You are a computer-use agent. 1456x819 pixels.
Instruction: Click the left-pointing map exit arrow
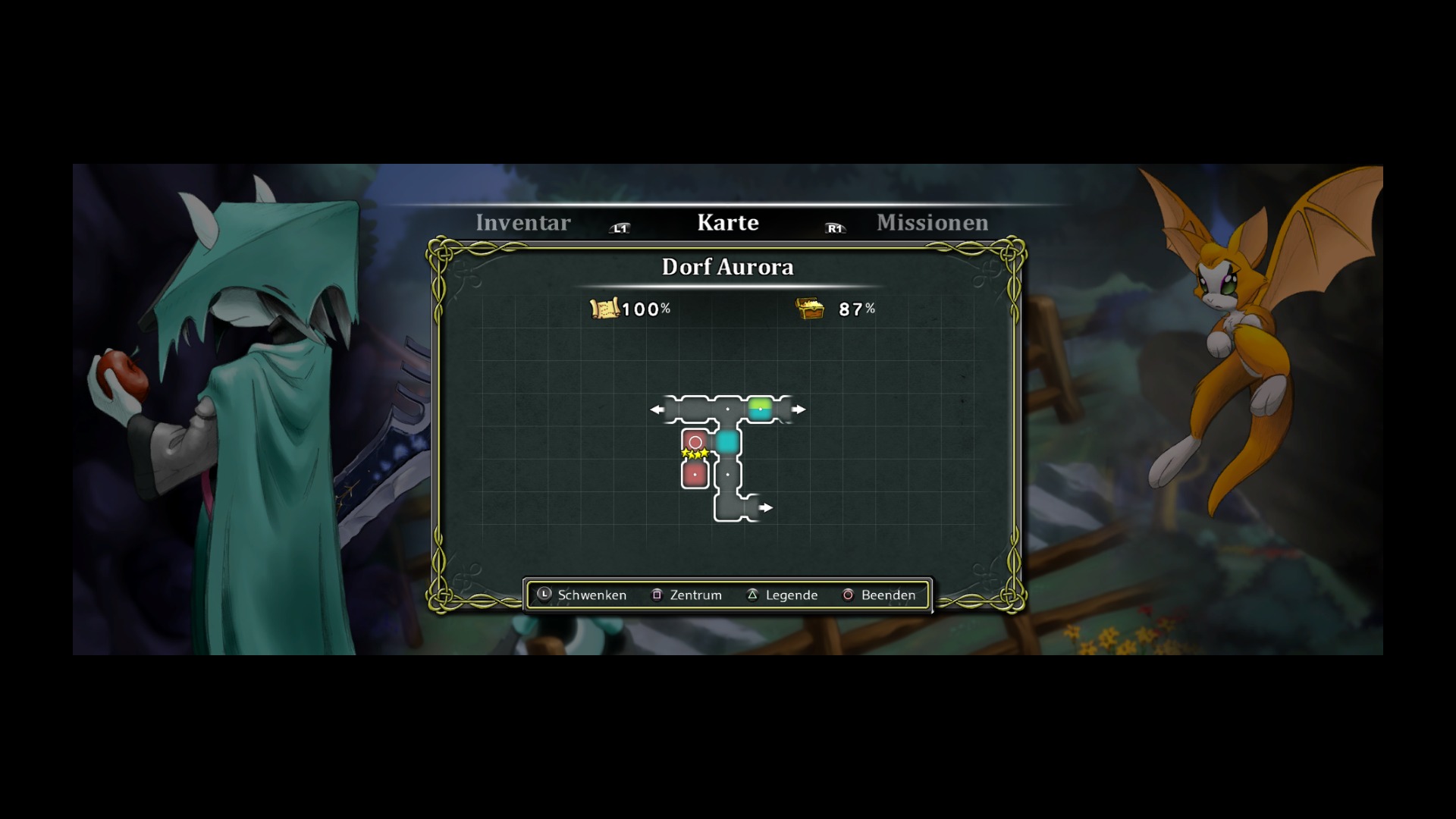pos(656,409)
